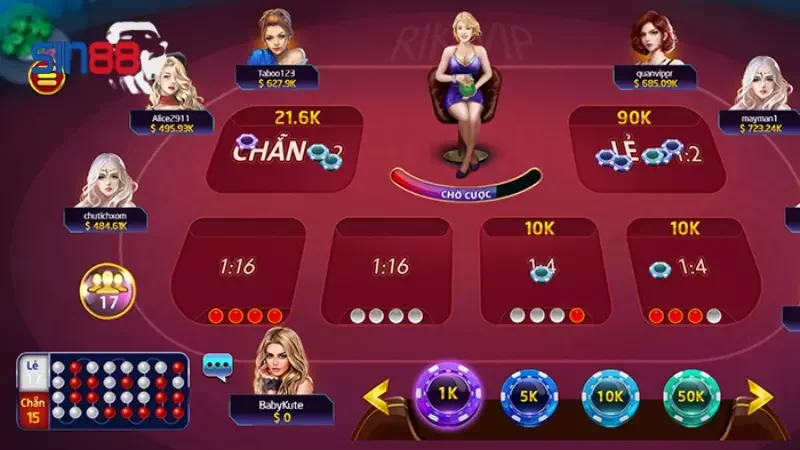Open the yellow menu button
800x450 pixels.
tap(43, 79)
